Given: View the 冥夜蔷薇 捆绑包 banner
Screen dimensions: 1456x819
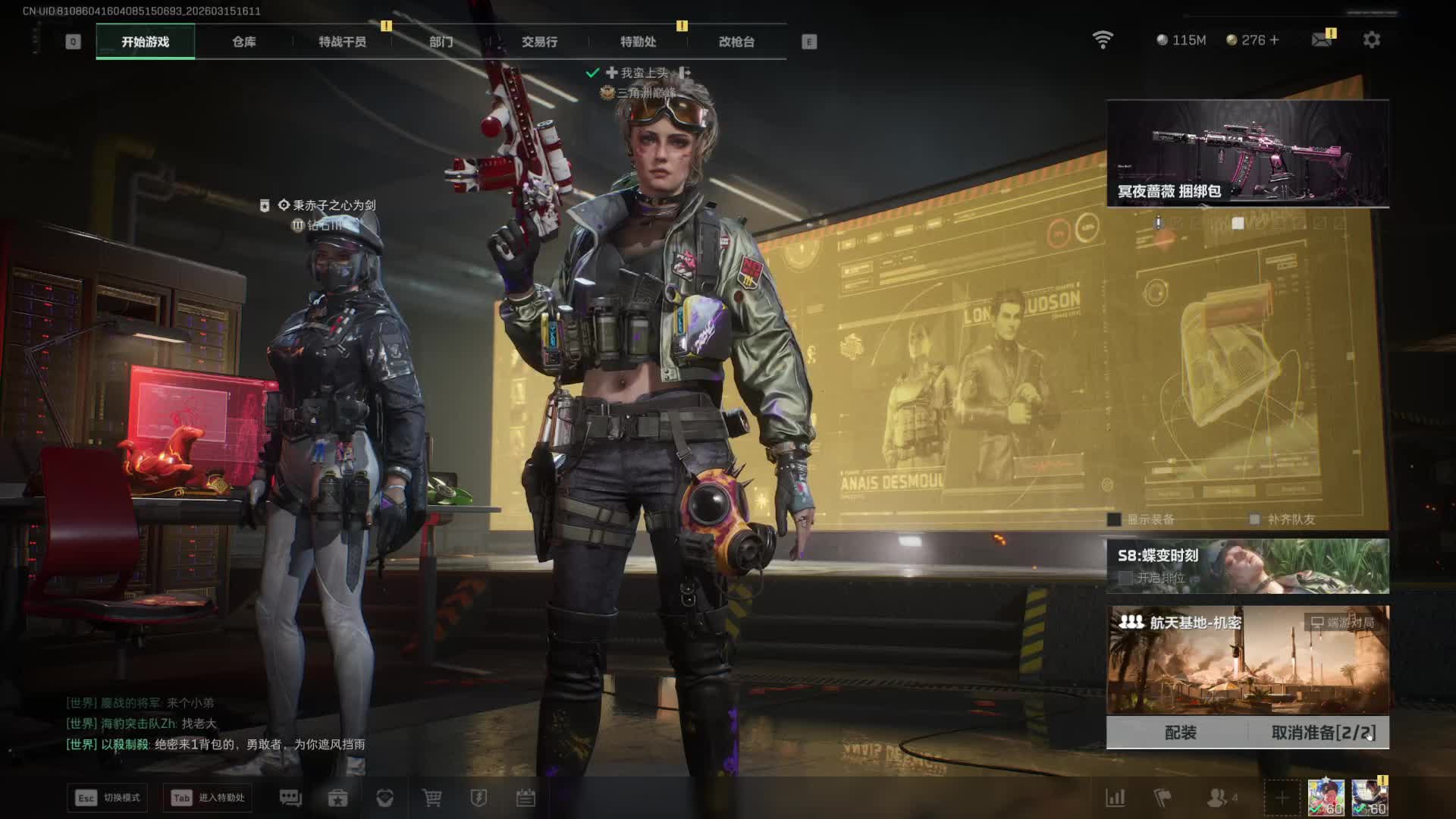Looking at the screenshot, I should tap(1247, 153).
